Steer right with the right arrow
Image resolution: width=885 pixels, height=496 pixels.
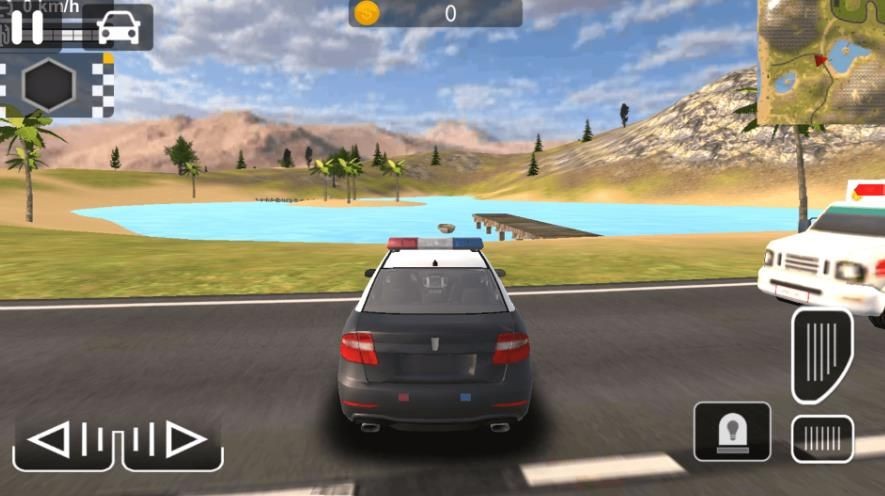coord(171,439)
